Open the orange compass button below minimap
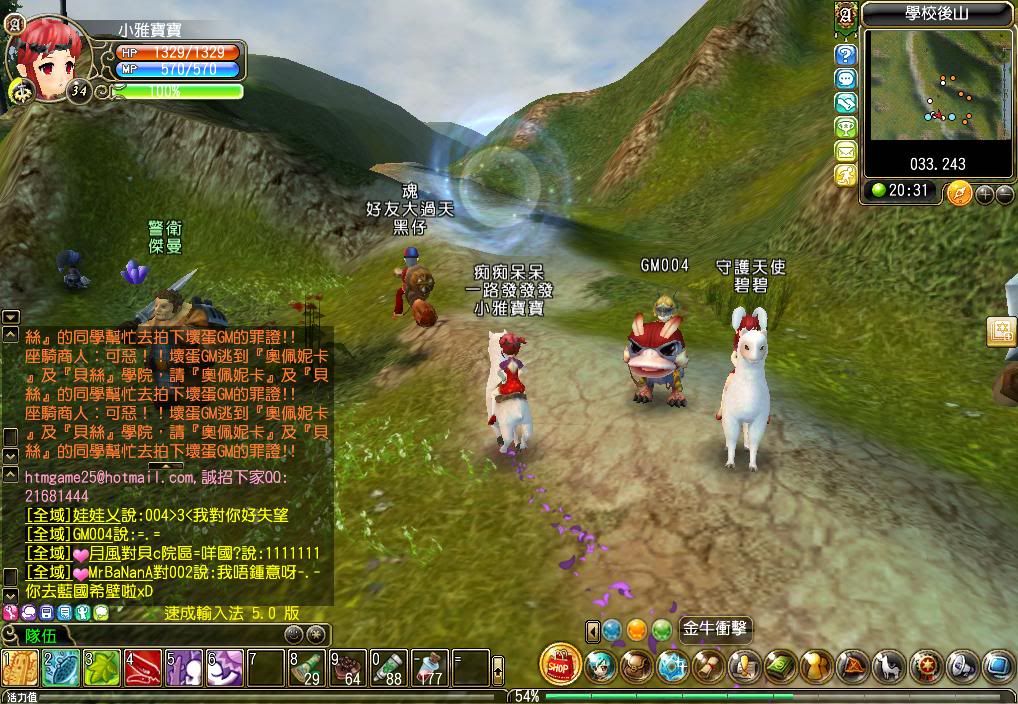This screenshot has height=704, width=1018. 959,193
